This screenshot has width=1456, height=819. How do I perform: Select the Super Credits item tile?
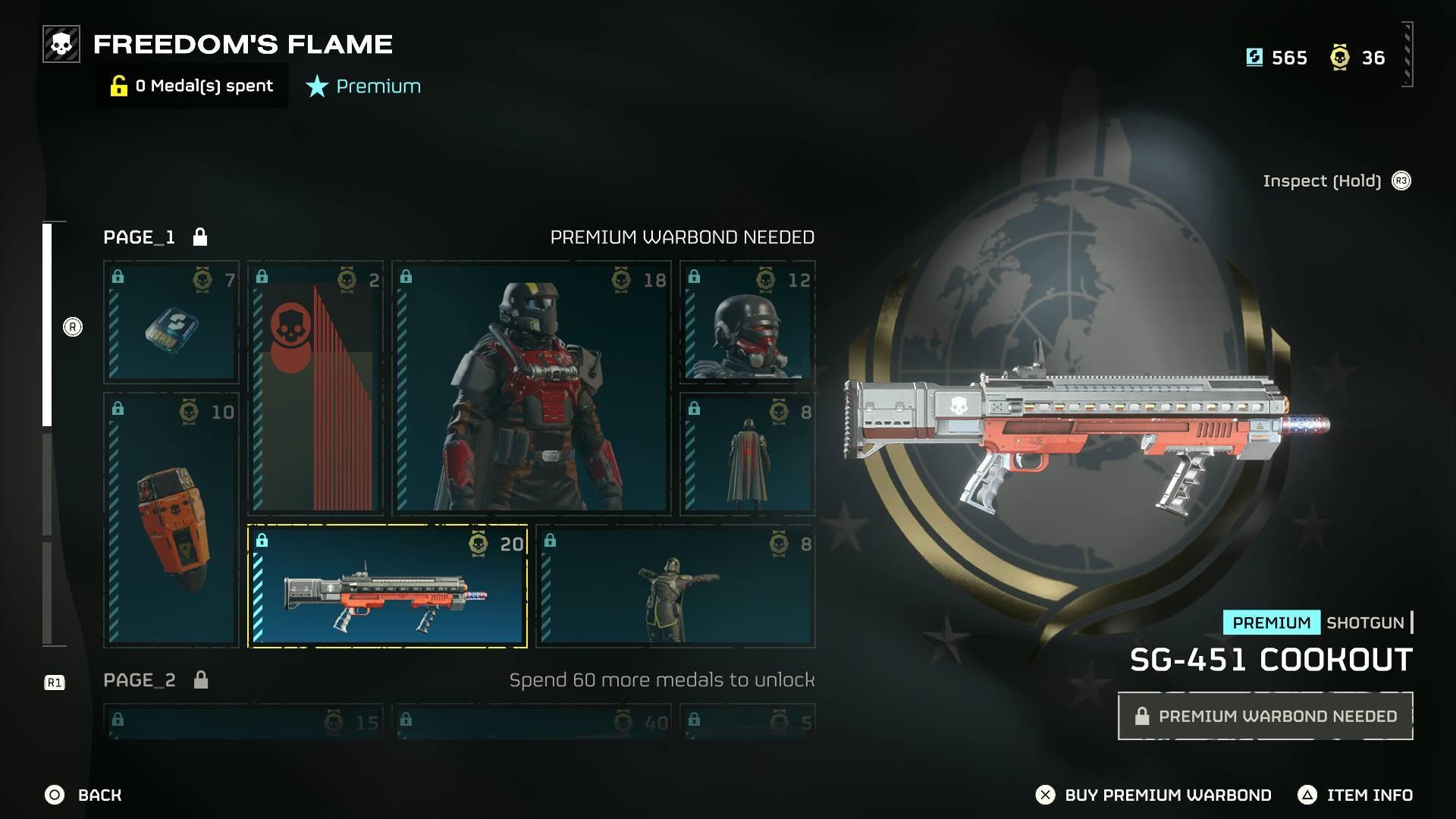[x=171, y=322]
